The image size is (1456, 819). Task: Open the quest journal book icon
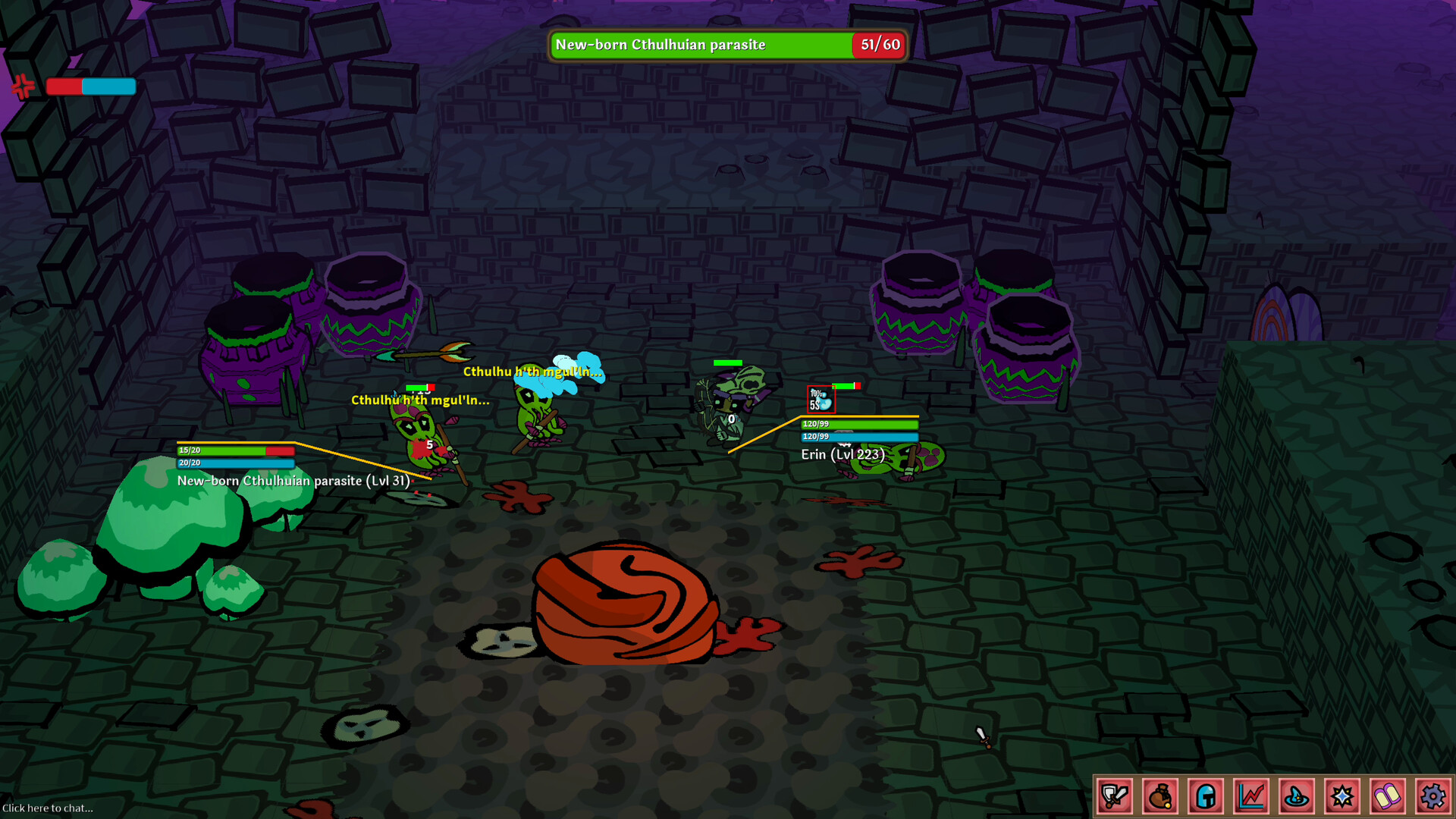click(x=1388, y=796)
